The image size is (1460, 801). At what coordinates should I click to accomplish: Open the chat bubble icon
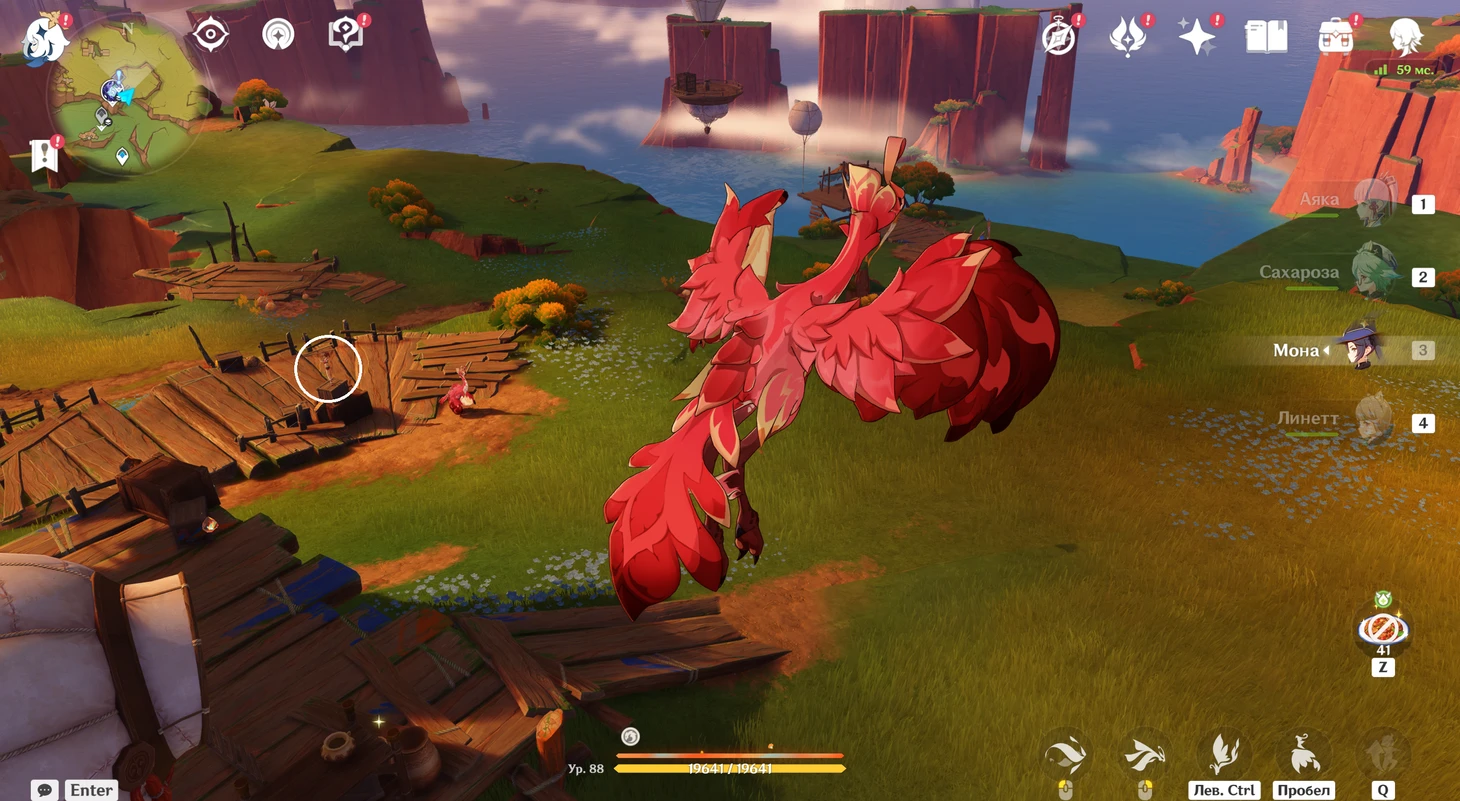click(45, 790)
